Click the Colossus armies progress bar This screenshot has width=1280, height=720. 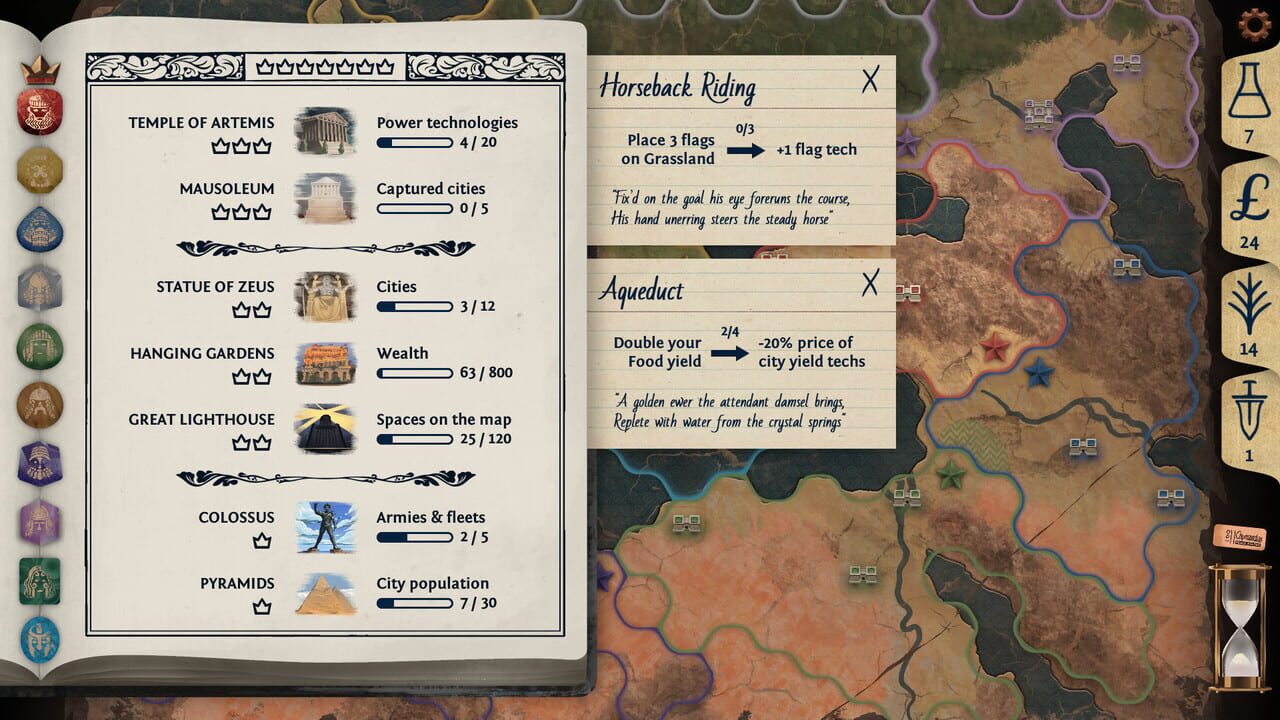tap(412, 539)
